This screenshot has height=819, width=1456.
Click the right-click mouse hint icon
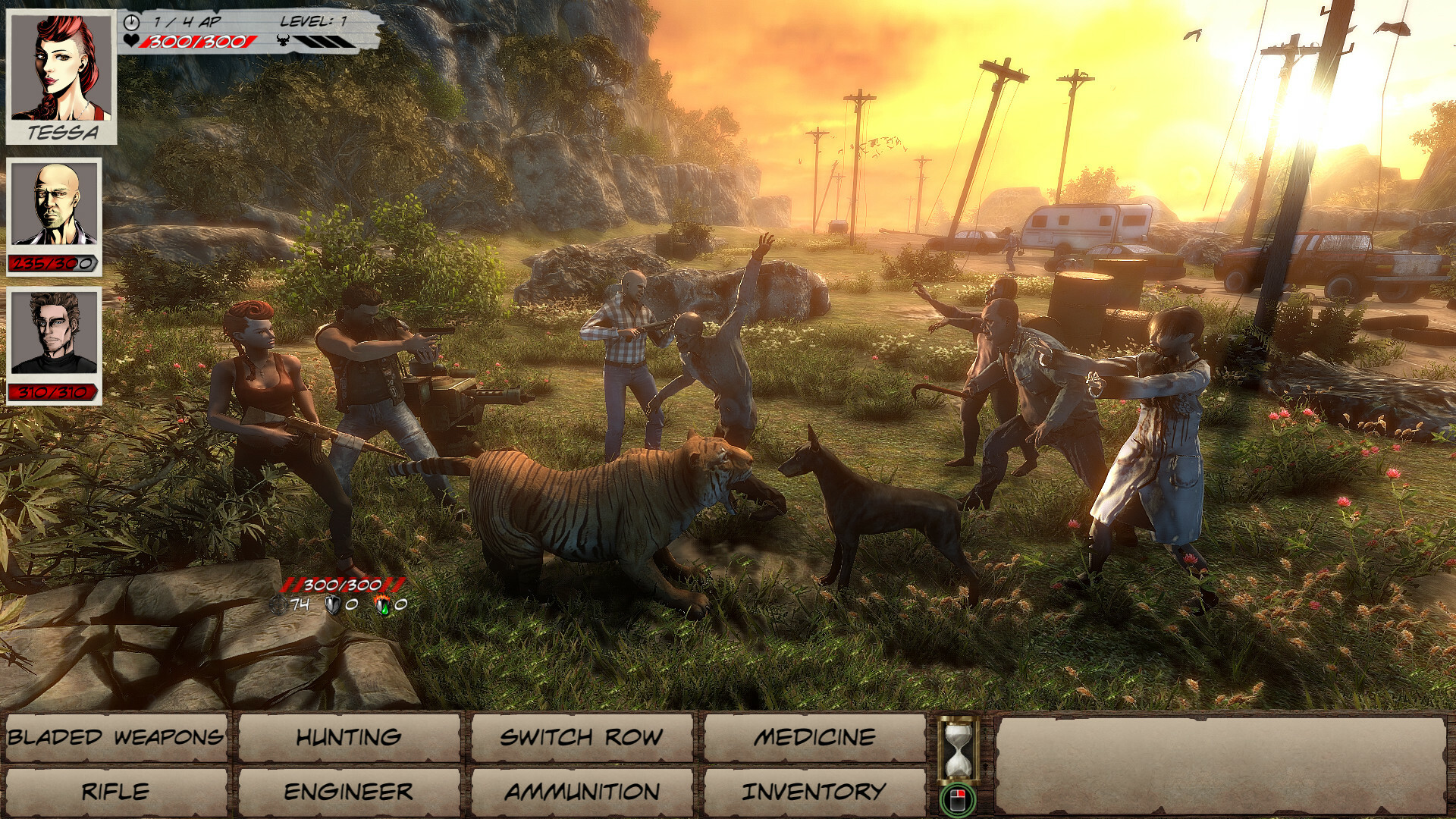click(x=959, y=799)
